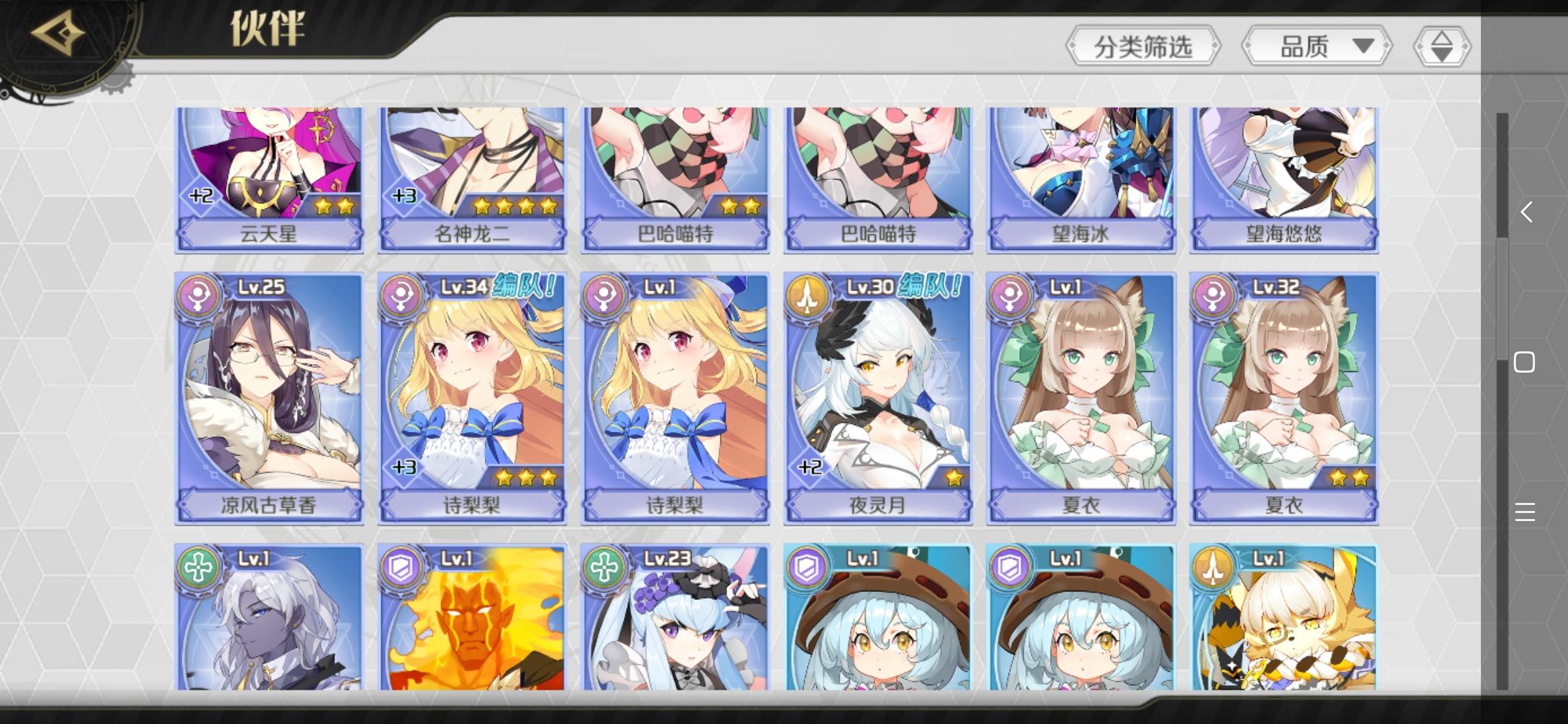Tap the 编队 badge on 夜灵月's card
The image size is (1568, 724).
[x=930, y=287]
